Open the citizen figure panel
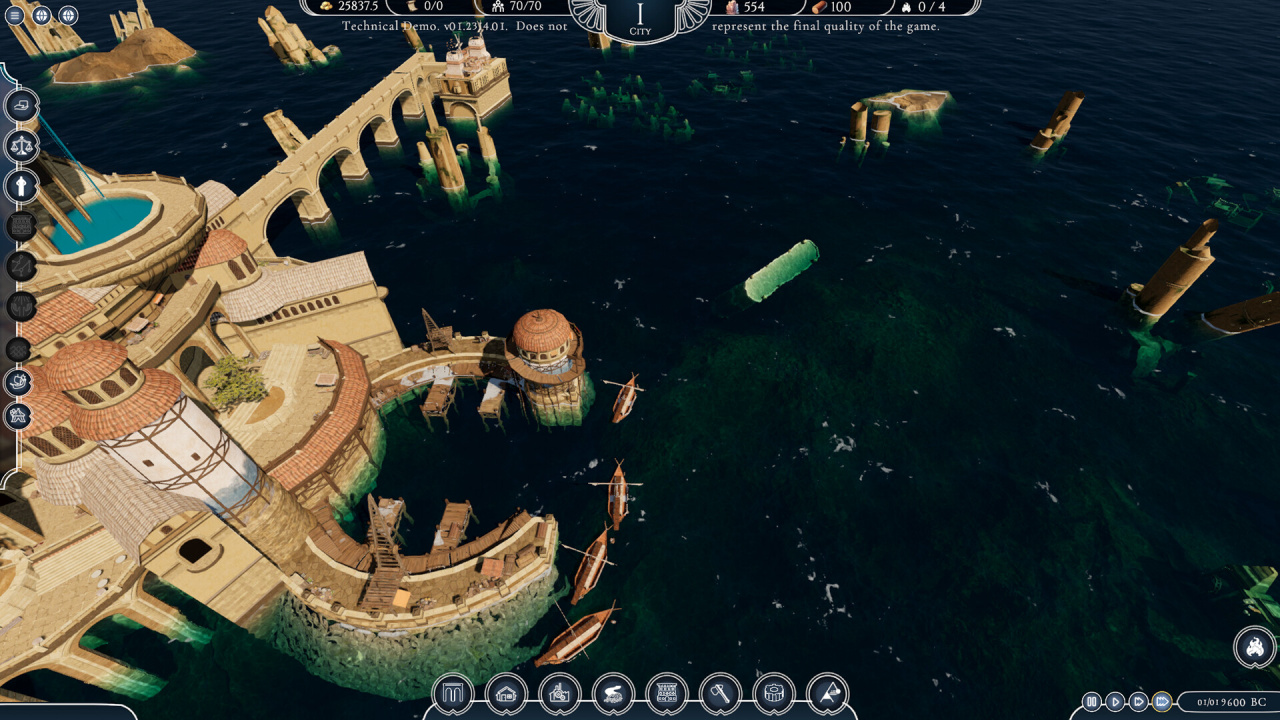The width and height of the screenshot is (1280, 720). click(21, 186)
